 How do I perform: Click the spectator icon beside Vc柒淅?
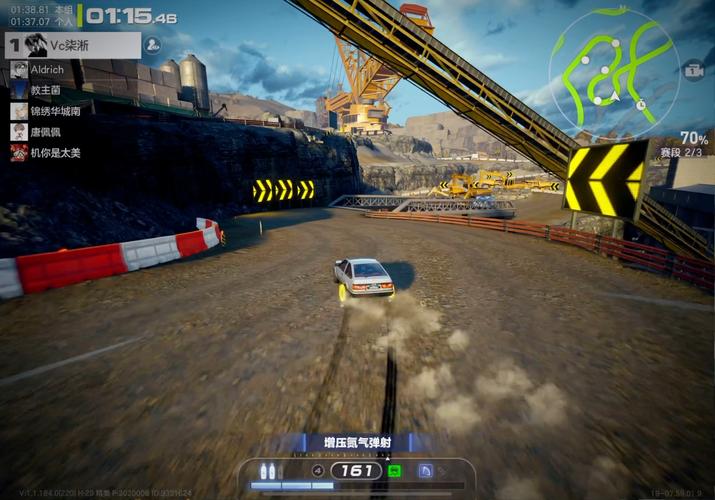point(153,45)
